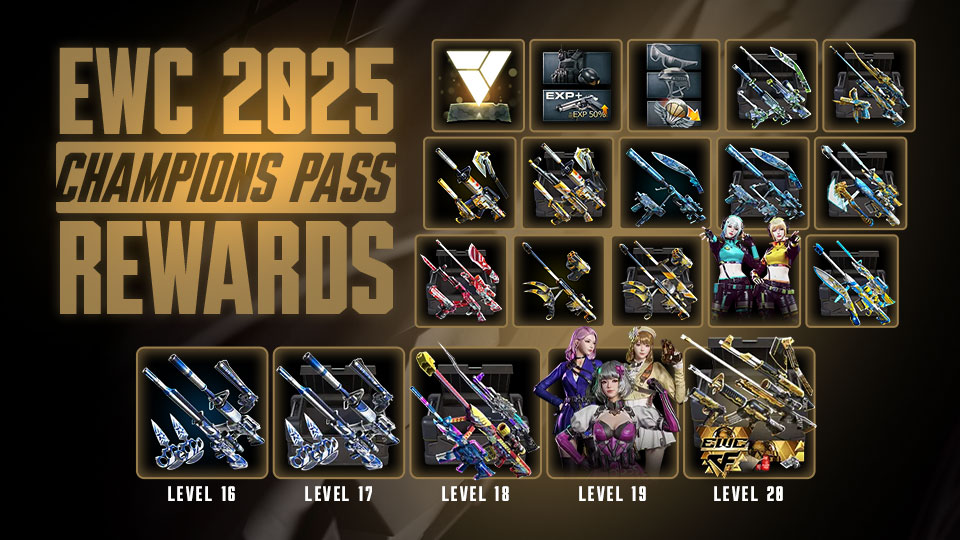
Task: Select the EXP+ 50% reward tile
Action: [575, 85]
